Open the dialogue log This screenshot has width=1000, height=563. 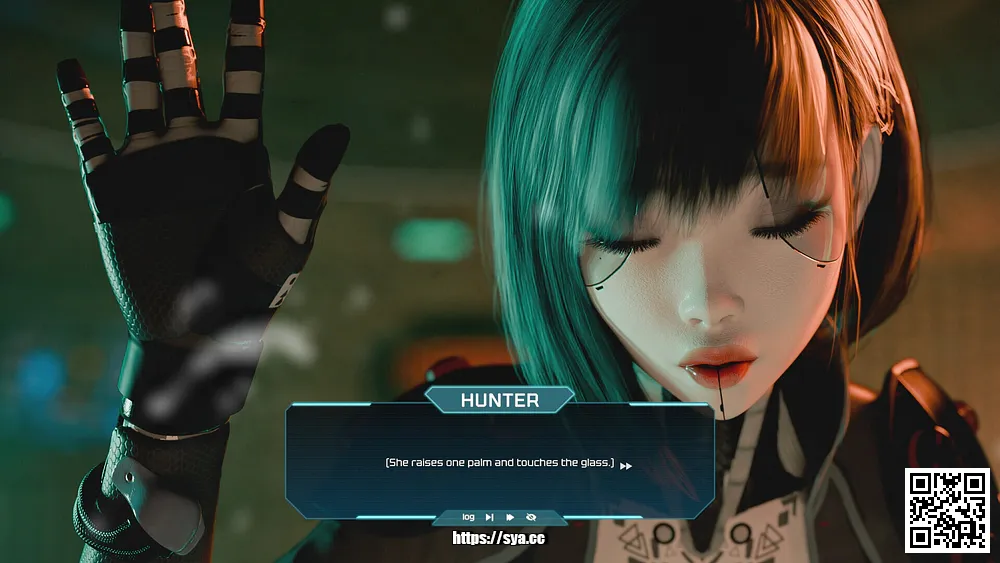click(x=468, y=517)
